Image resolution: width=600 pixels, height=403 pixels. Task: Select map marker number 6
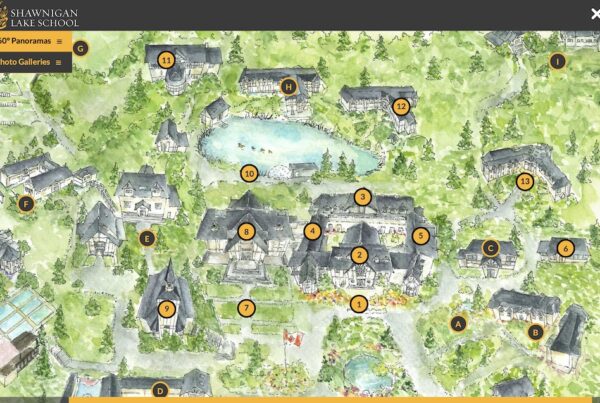pyautogui.click(x=565, y=248)
